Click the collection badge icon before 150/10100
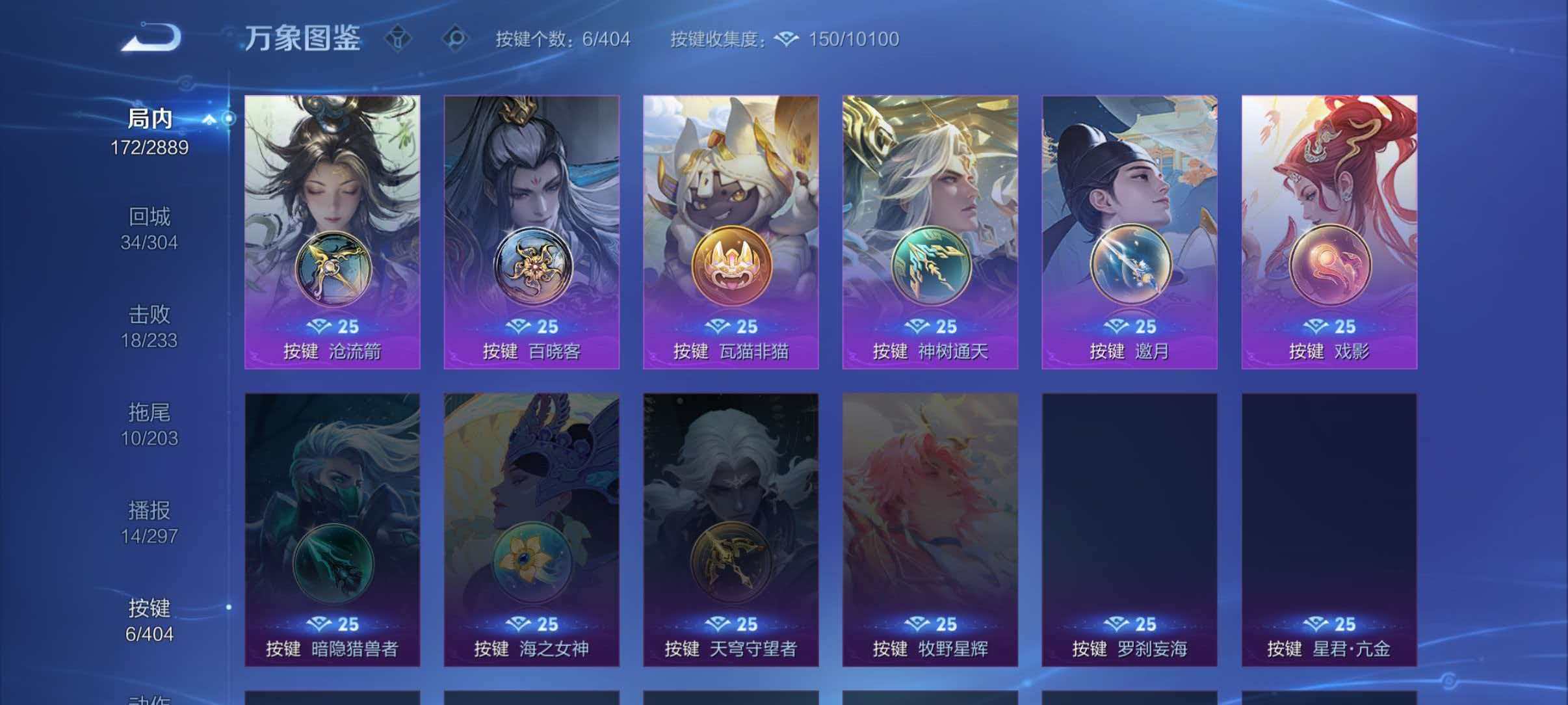Viewport: 1568px width, 705px height. pyautogui.click(x=787, y=39)
